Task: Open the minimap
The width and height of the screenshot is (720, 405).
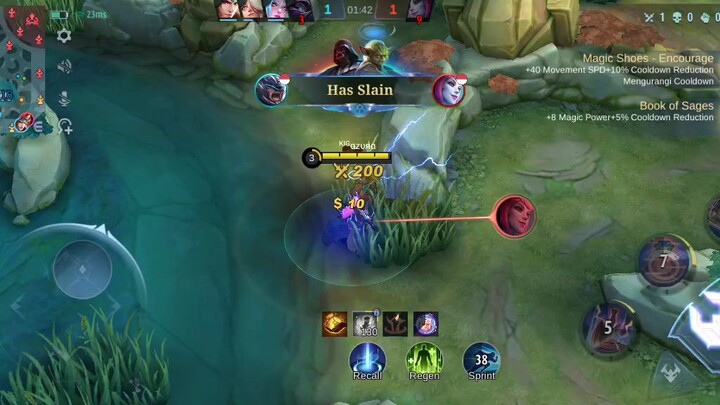Action: [x=22, y=70]
